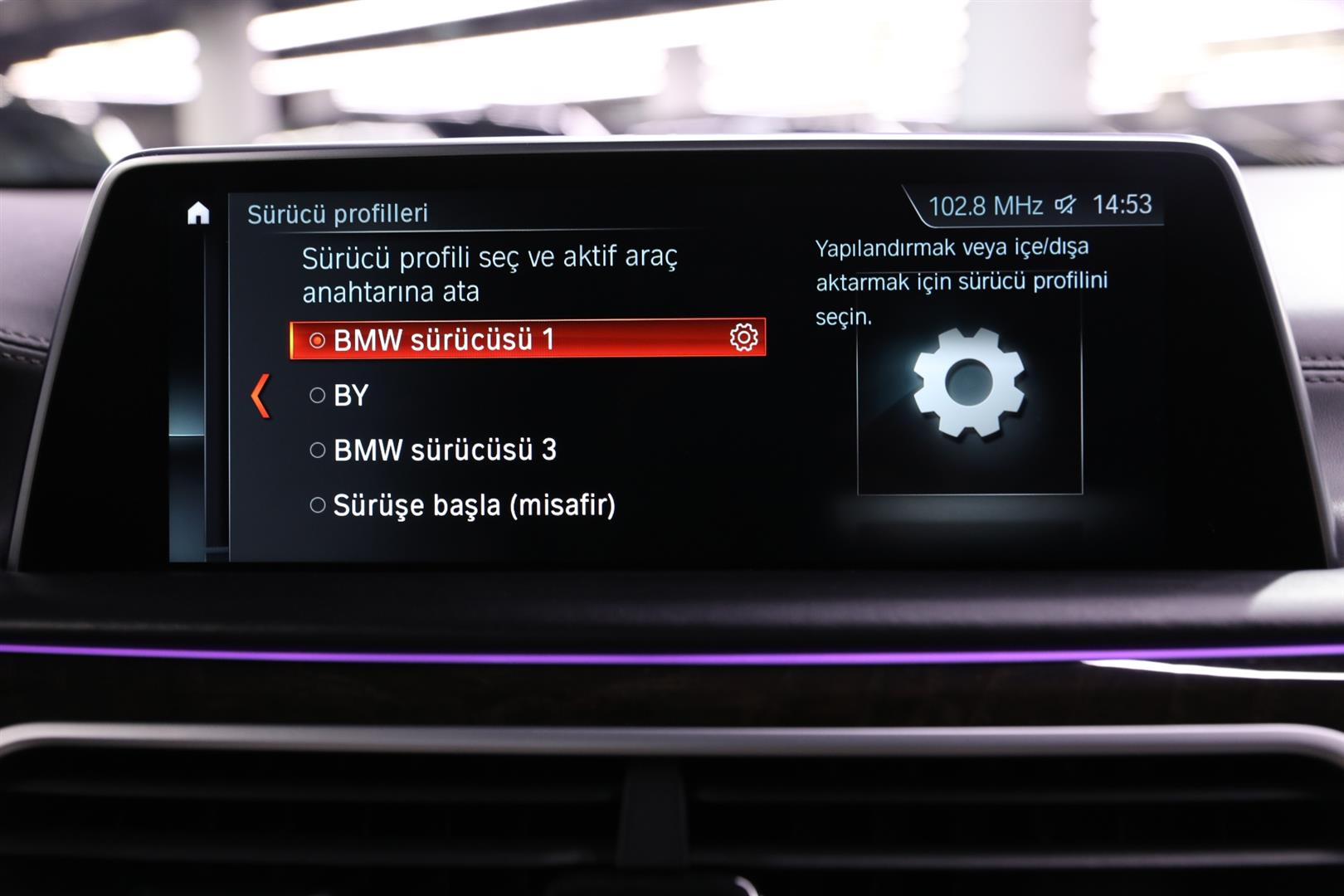Select the BMW sürücüsü 3 profile

[x=444, y=450]
